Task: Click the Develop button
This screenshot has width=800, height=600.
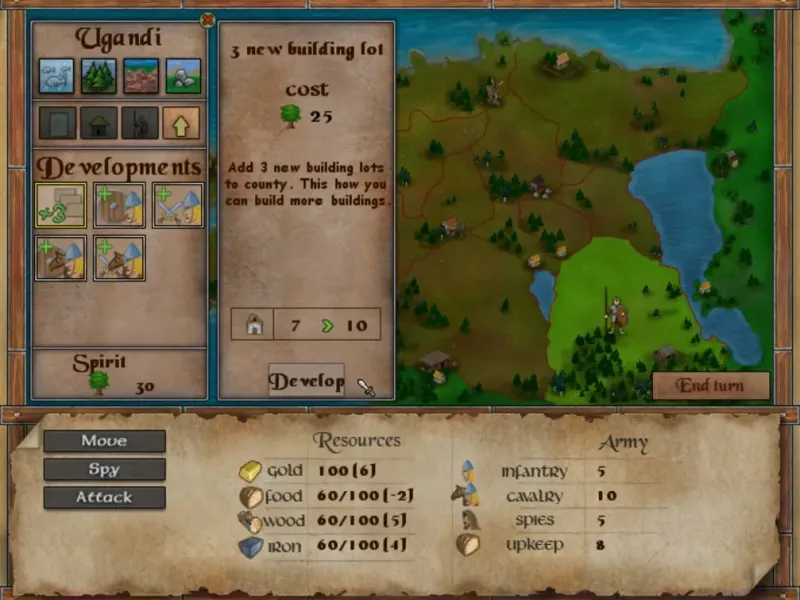Action: tap(306, 381)
